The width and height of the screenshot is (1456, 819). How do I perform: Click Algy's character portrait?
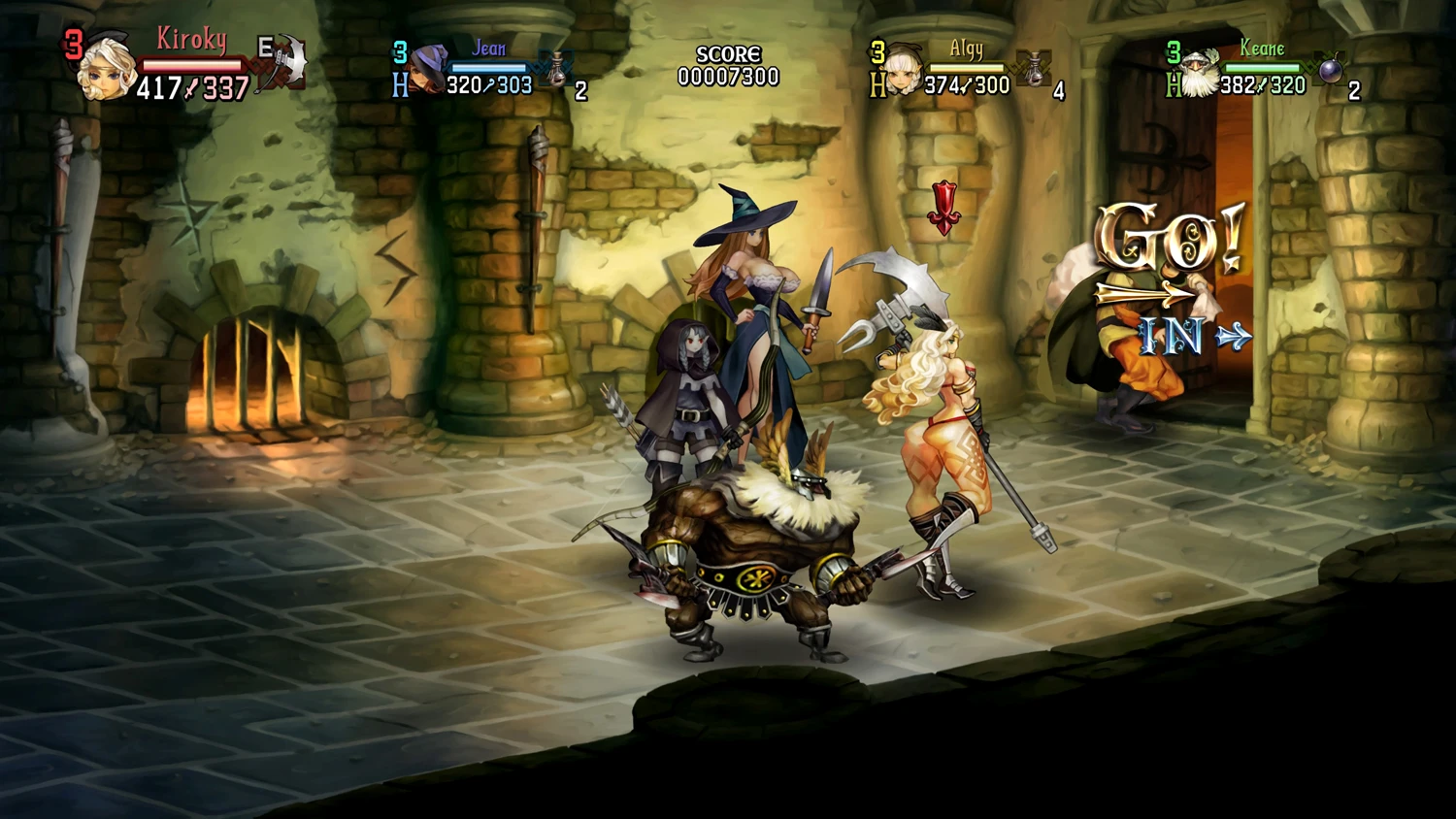903,70
